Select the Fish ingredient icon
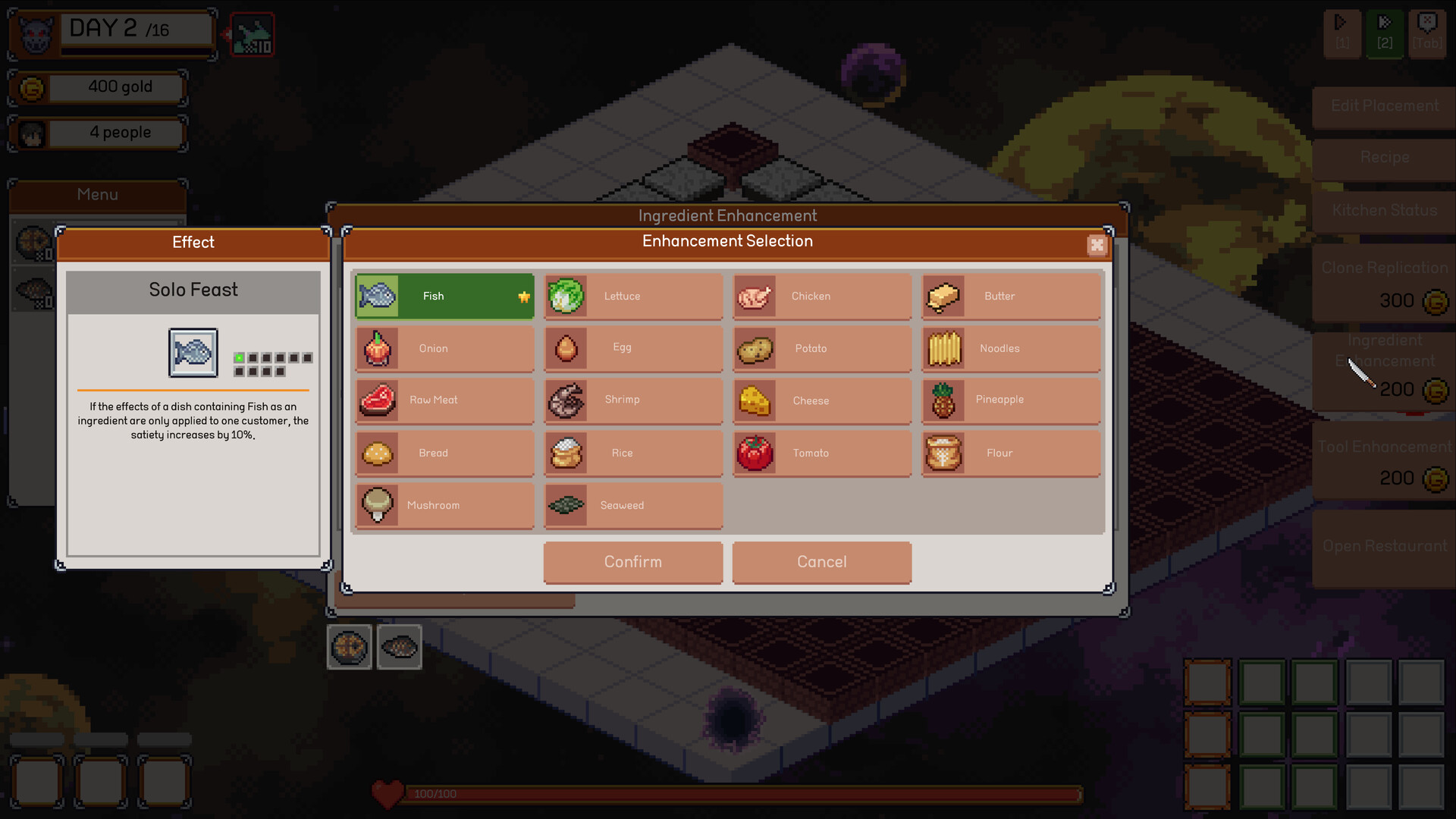Viewport: 1456px width, 819px height. click(x=444, y=296)
